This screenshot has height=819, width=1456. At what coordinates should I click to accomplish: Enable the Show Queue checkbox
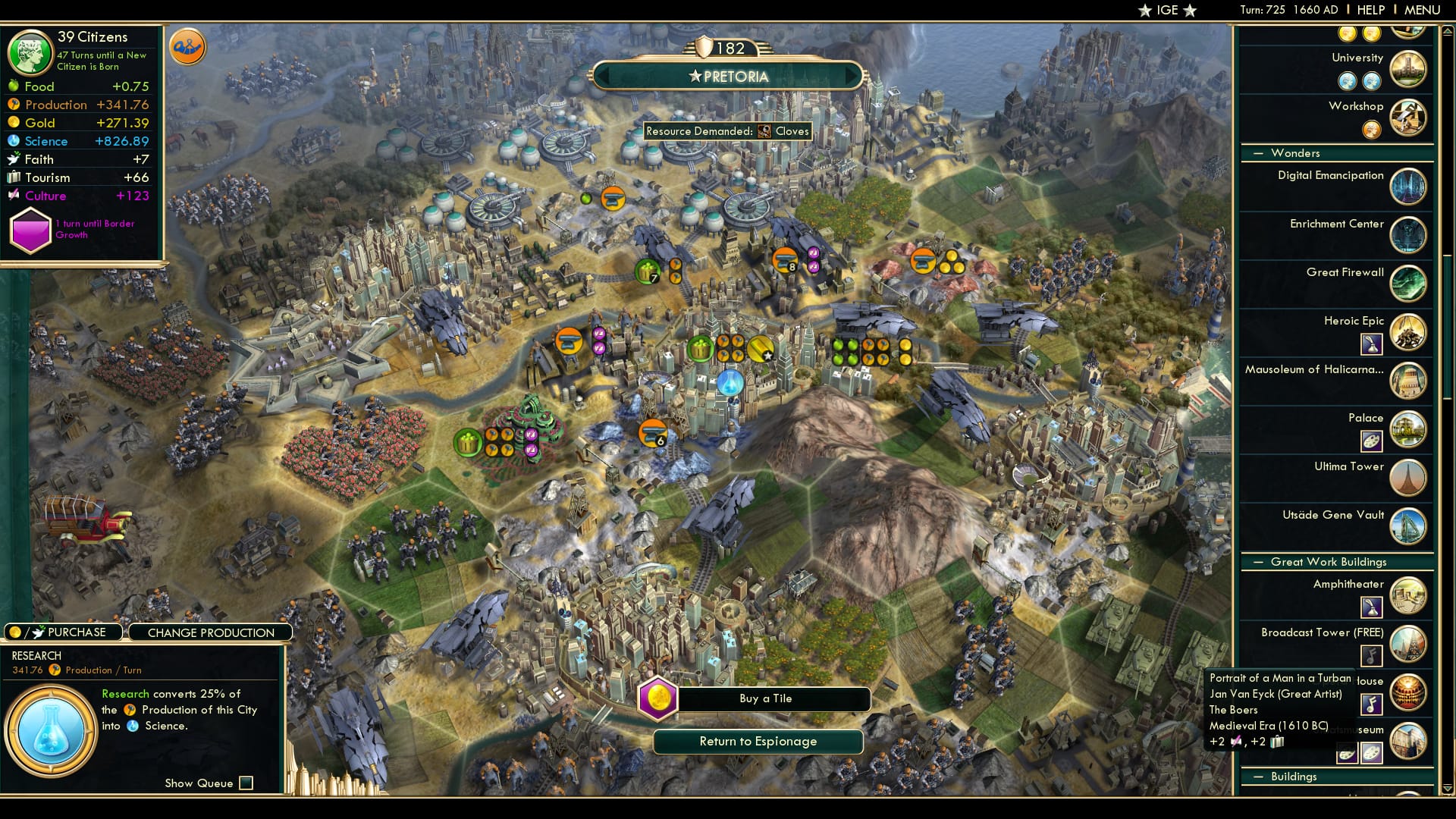(245, 783)
